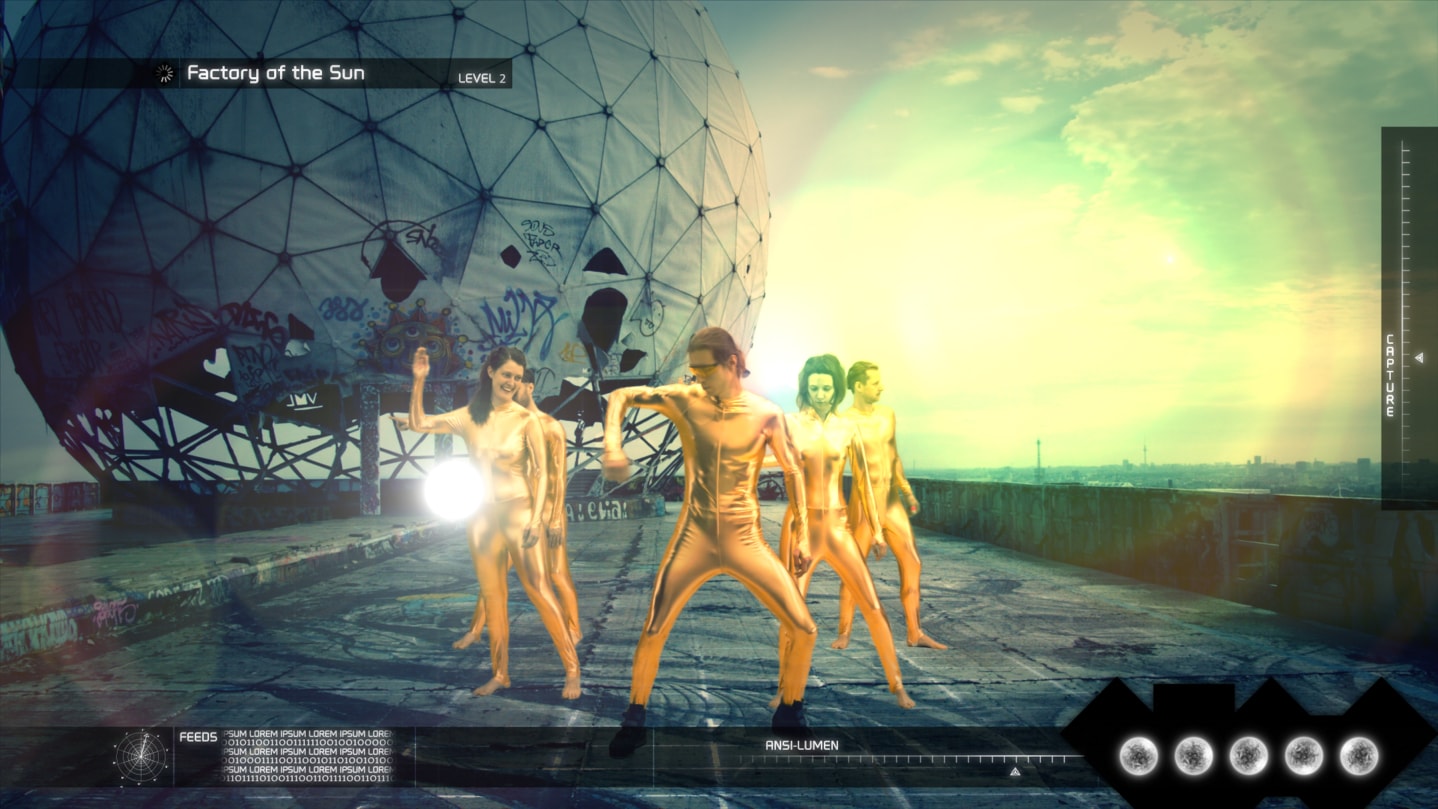Click the Factory of the Sun title bar
This screenshot has width=1438, height=809.
(x=275, y=73)
